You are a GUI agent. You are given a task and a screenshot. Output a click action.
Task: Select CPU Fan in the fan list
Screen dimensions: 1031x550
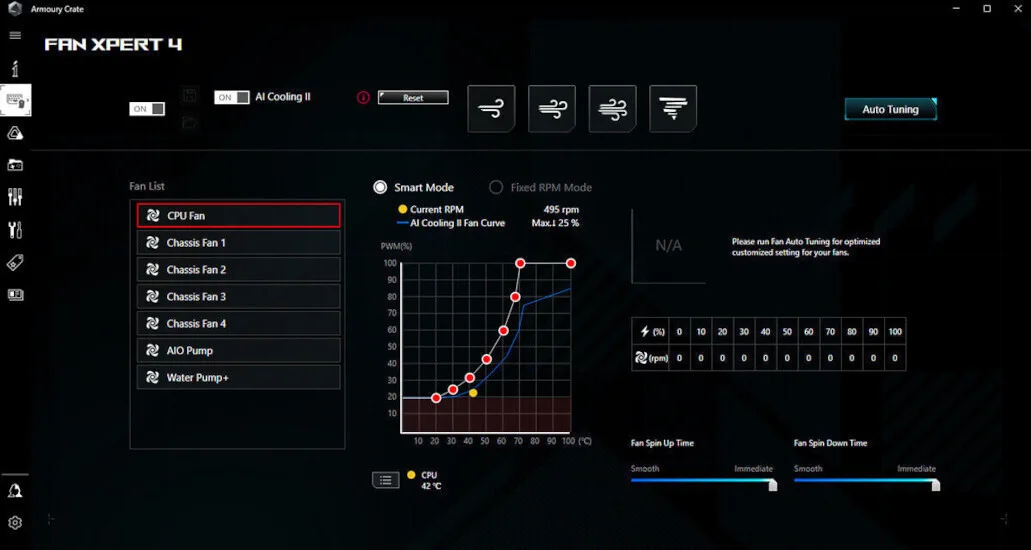point(239,215)
